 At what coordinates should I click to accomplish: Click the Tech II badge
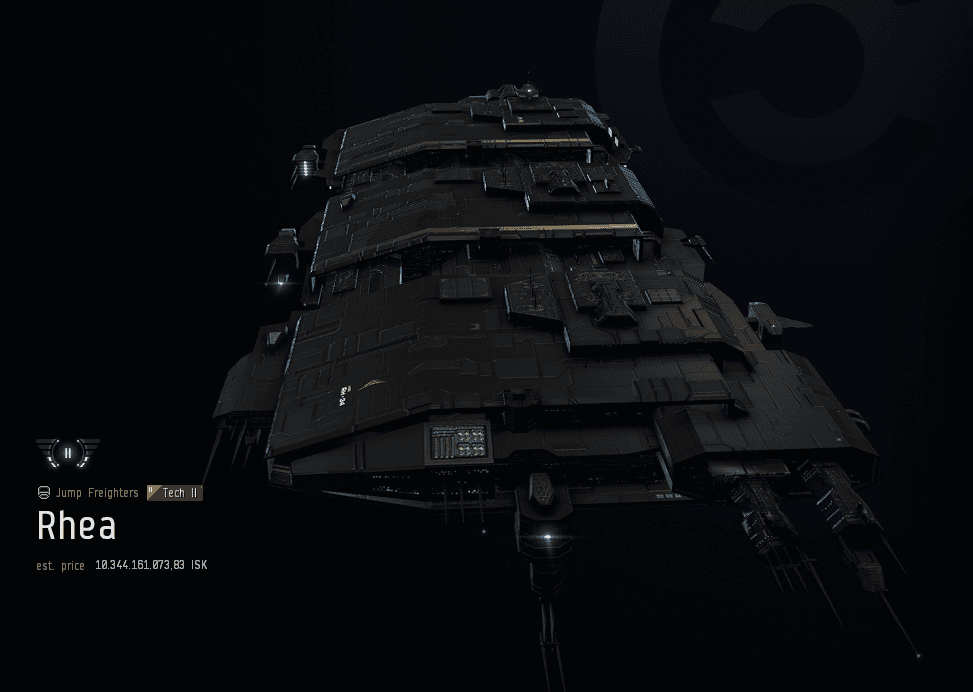175,493
